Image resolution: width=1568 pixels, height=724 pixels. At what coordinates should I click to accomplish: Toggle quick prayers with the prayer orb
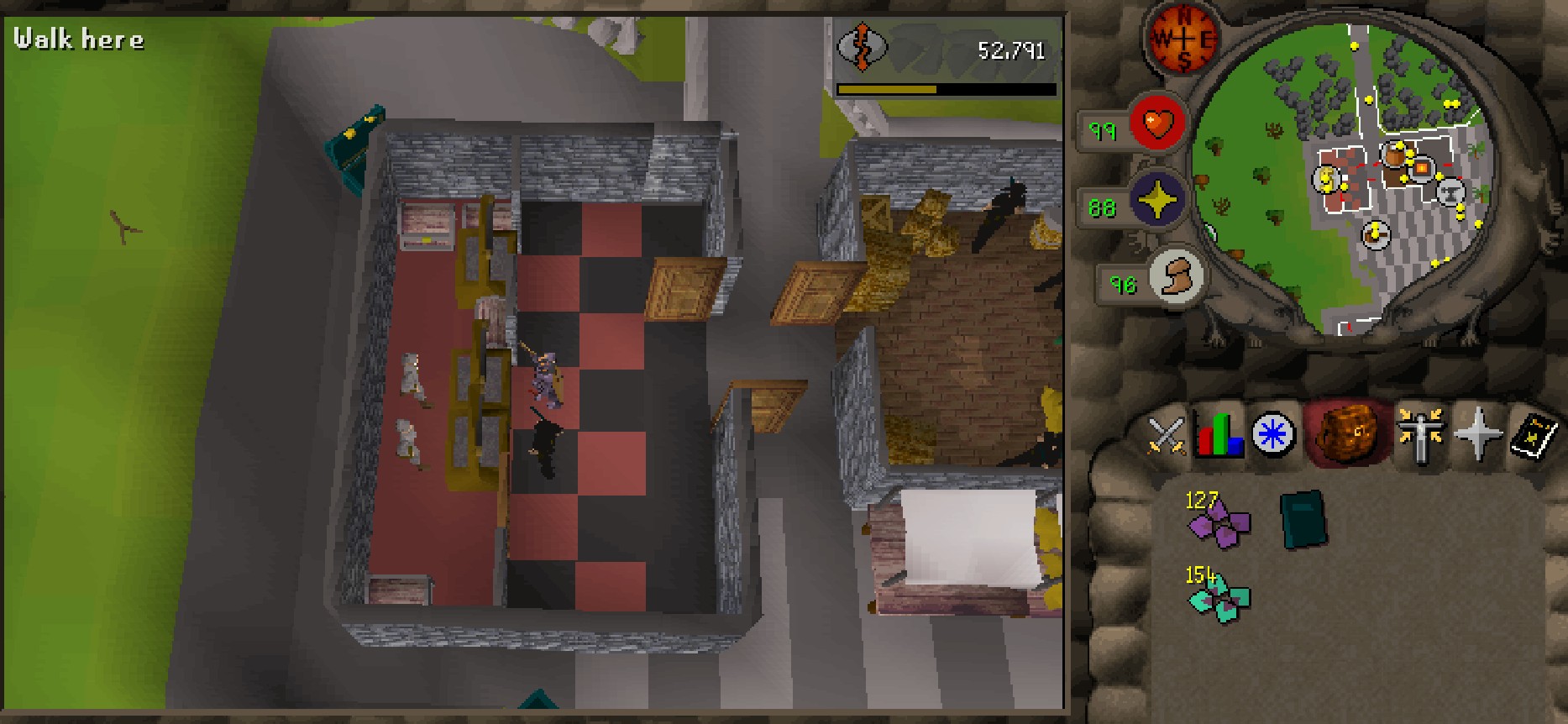[1156, 201]
